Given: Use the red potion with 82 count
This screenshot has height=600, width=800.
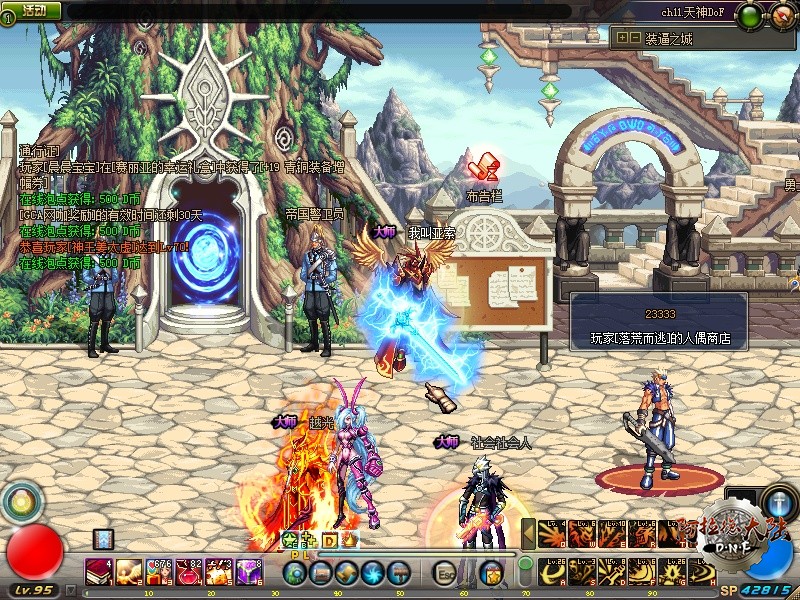Looking at the screenshot, I should (x=190, y=573).
